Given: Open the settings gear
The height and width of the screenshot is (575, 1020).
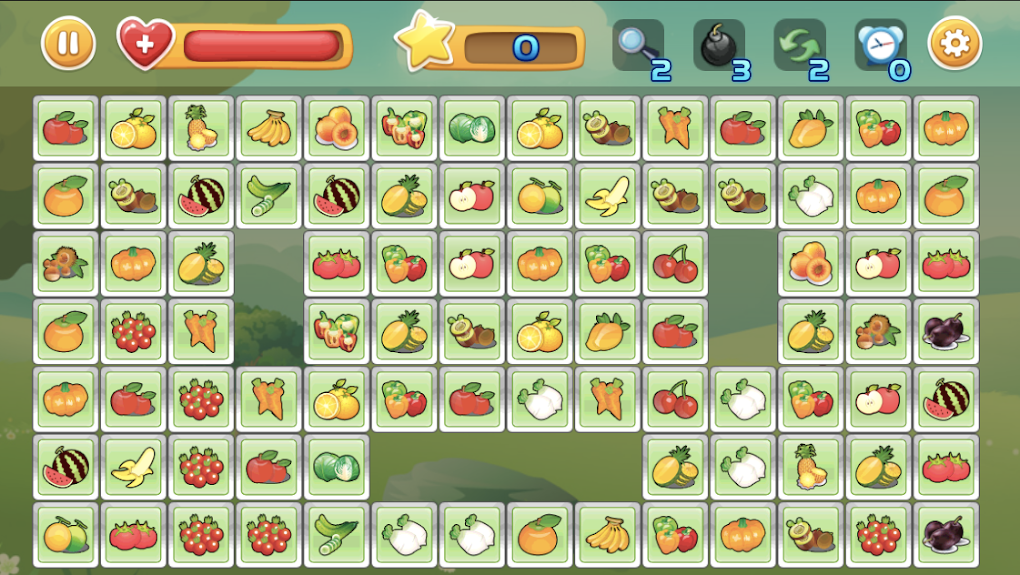Looking at the screenshot, I should (955, 44).
